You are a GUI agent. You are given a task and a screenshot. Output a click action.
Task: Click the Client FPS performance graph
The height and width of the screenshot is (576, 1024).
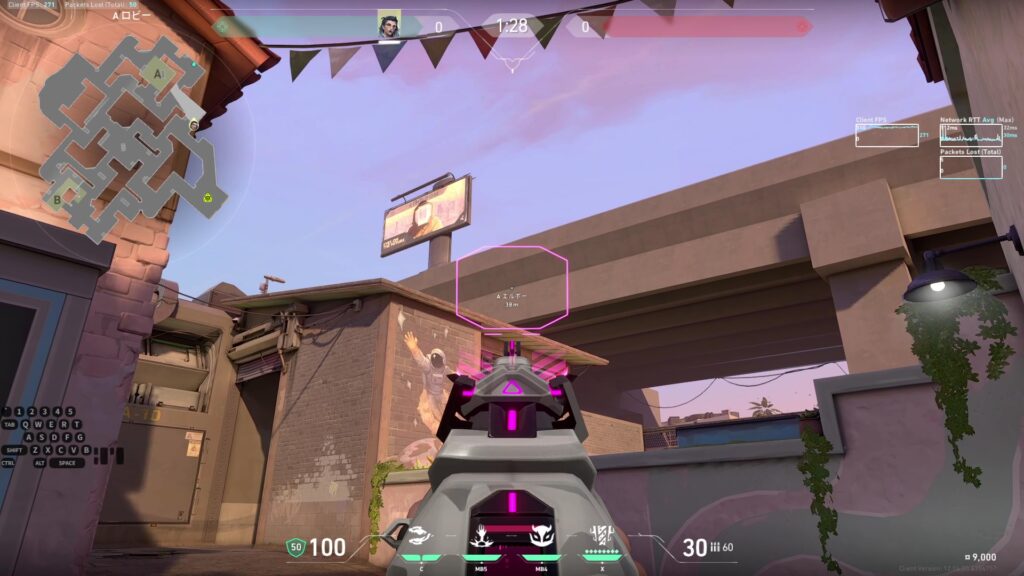click(x=886, y=135)
